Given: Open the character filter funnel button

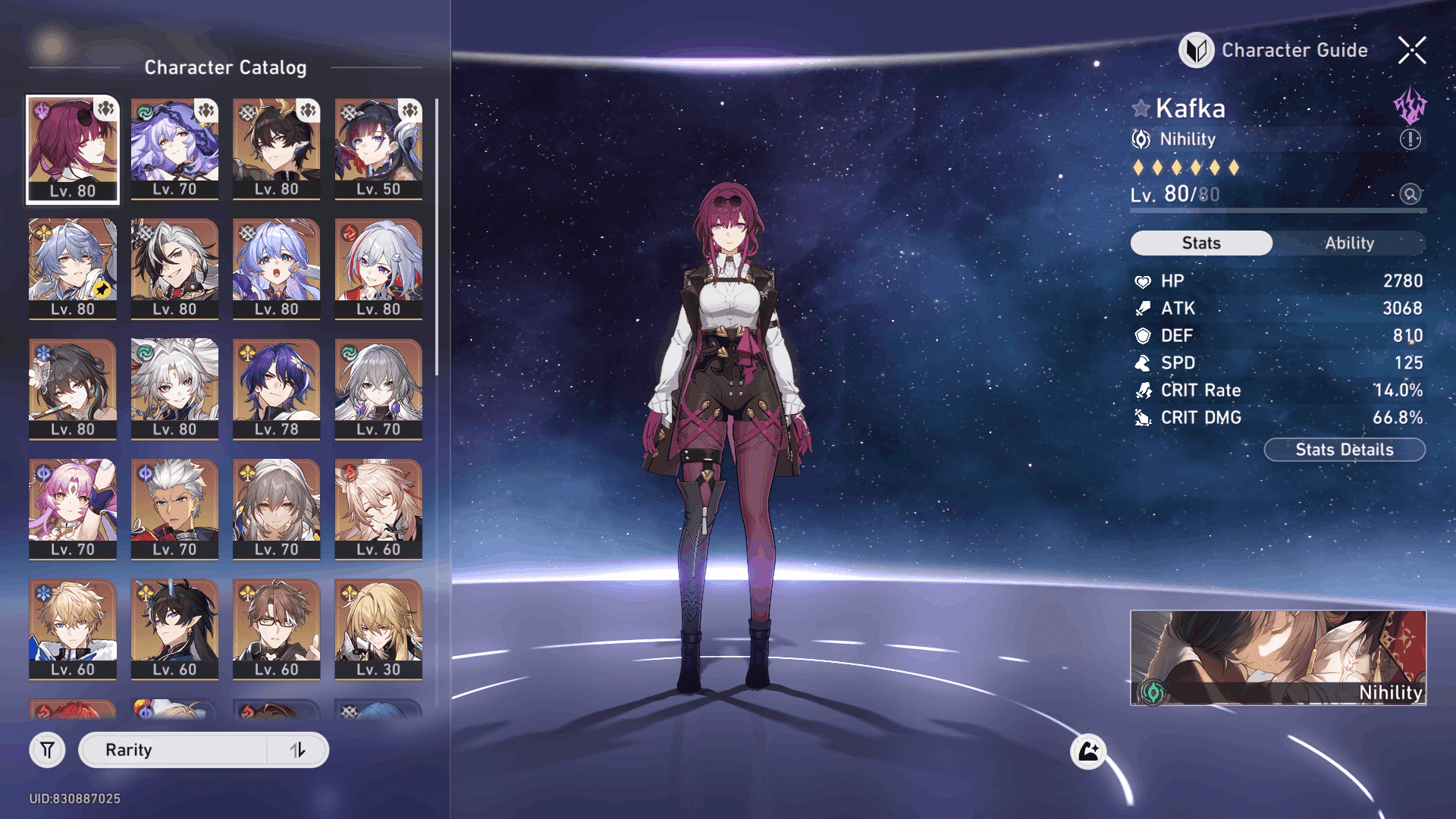Looking at the screenshot, I should pos(47,750).
